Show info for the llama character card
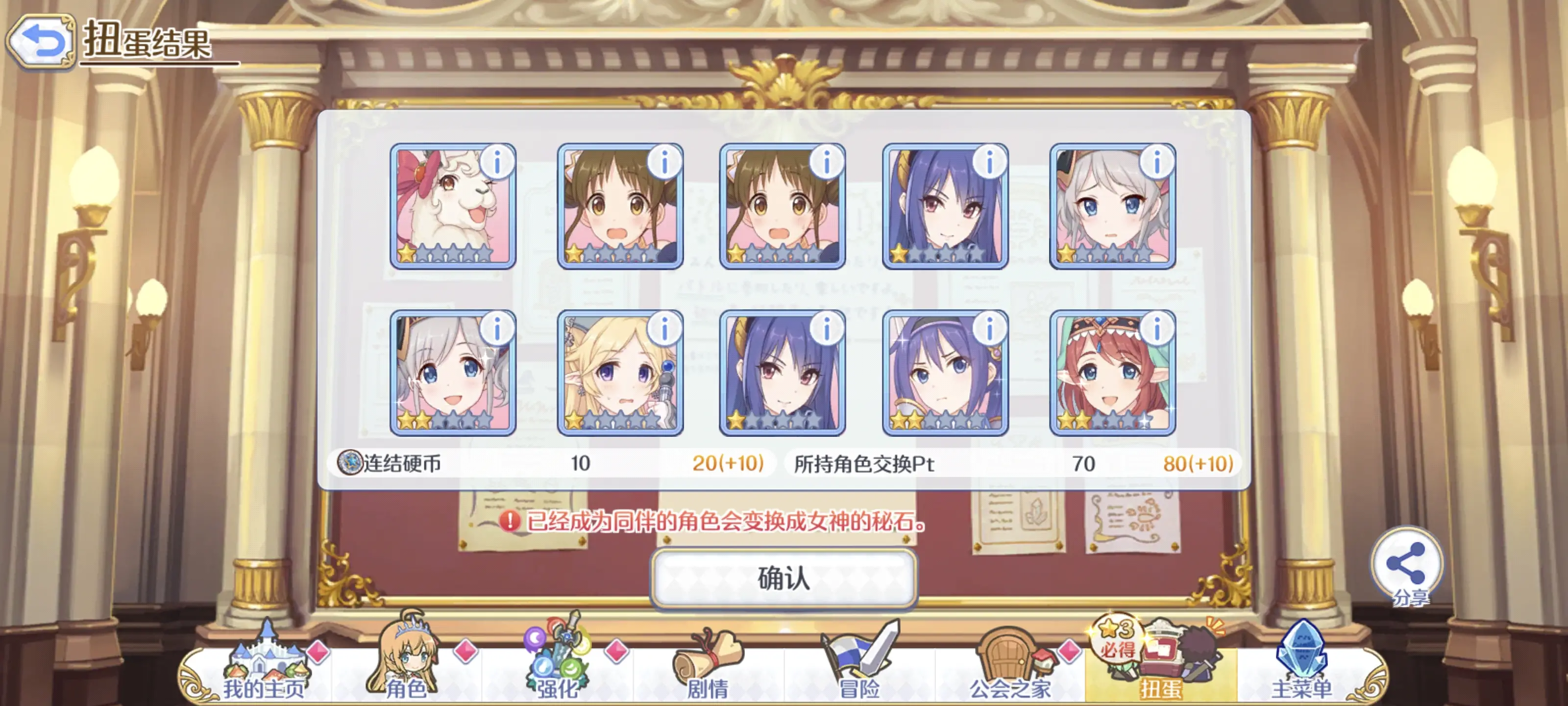Image resolution: width=1568 pixels, height=706 pixels. pos(497,163)
